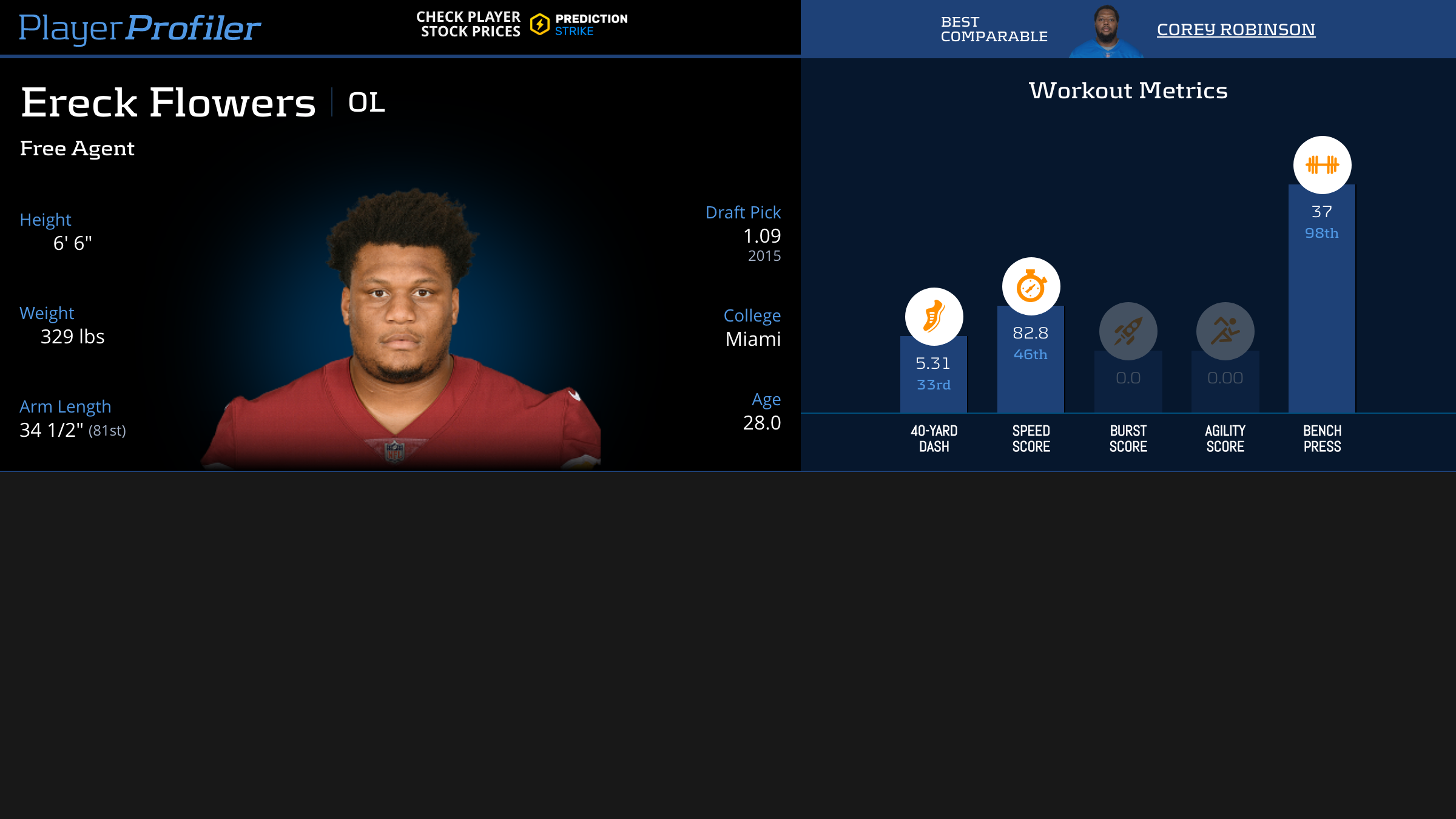Image resolution: width=1456 pixels, height=819 pixels.
Task: Open the PlayerProfiler home logo
Action: tap(140, 28)
